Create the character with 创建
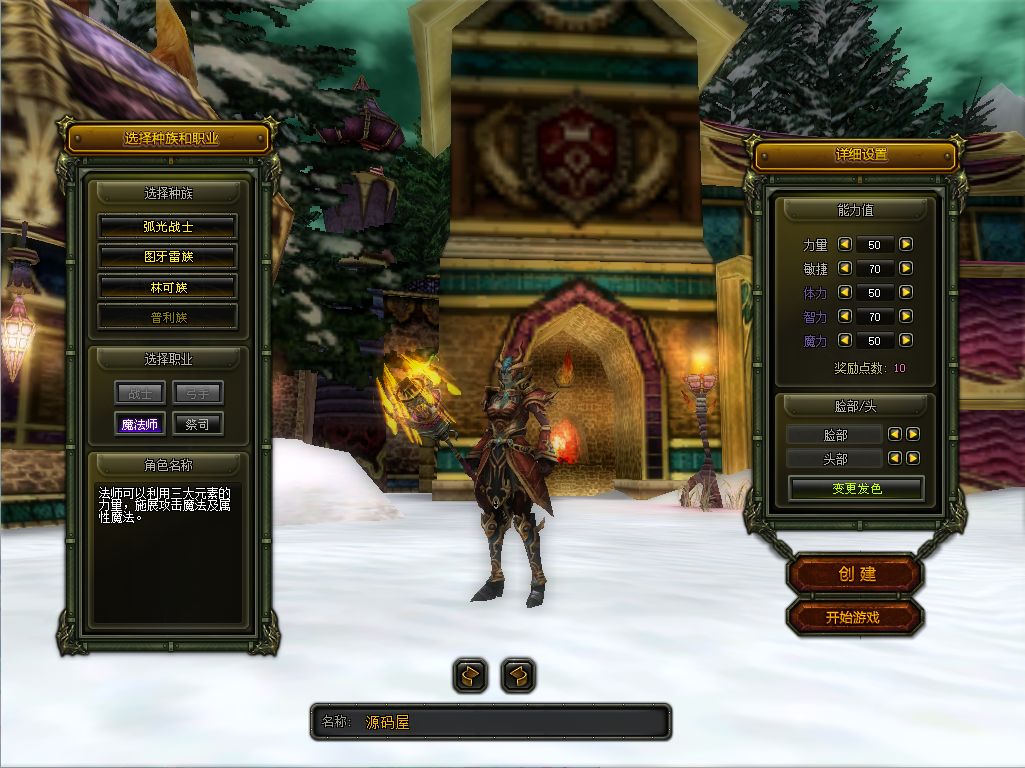 (856, 574)
